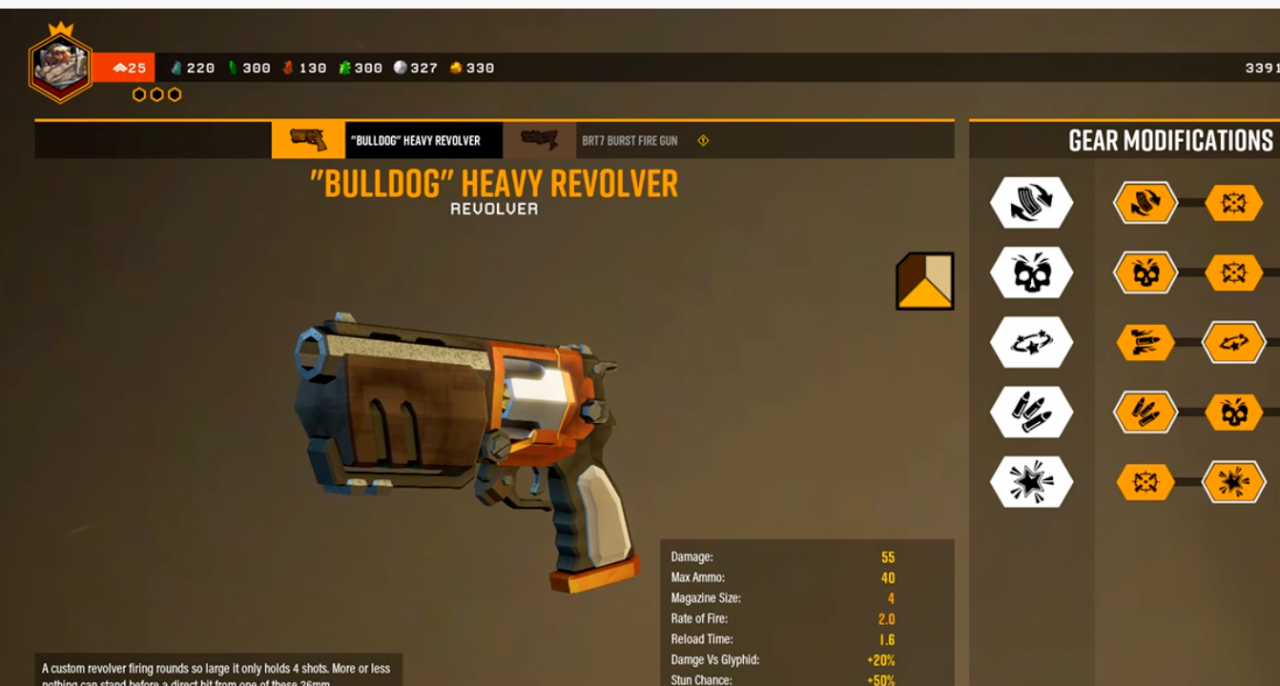
Task: Open the weapon paint job customization box
Action: coord(924,281)
